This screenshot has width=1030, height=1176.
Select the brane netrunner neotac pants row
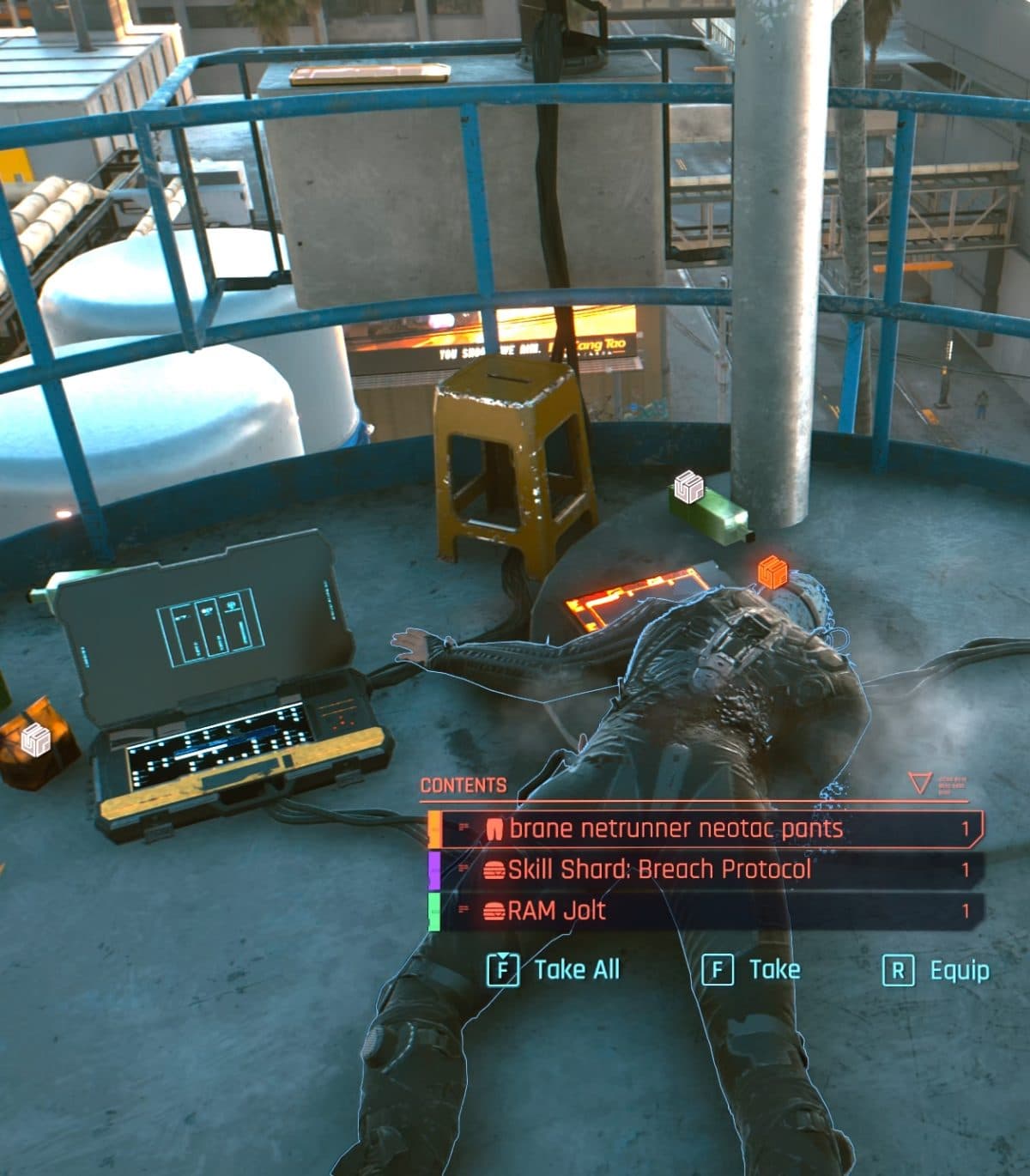704,828
